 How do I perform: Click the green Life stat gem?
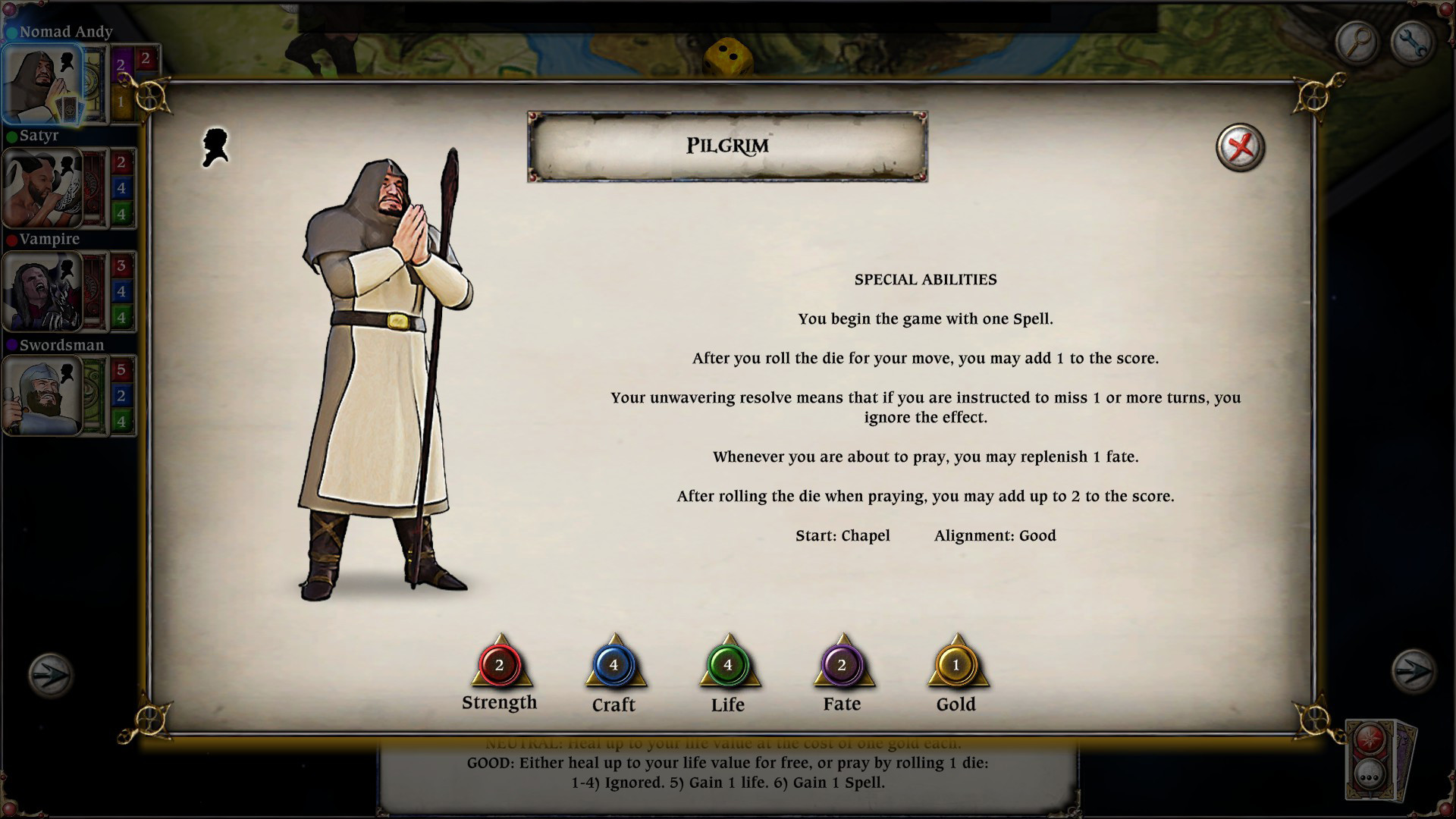click(727, 665)
